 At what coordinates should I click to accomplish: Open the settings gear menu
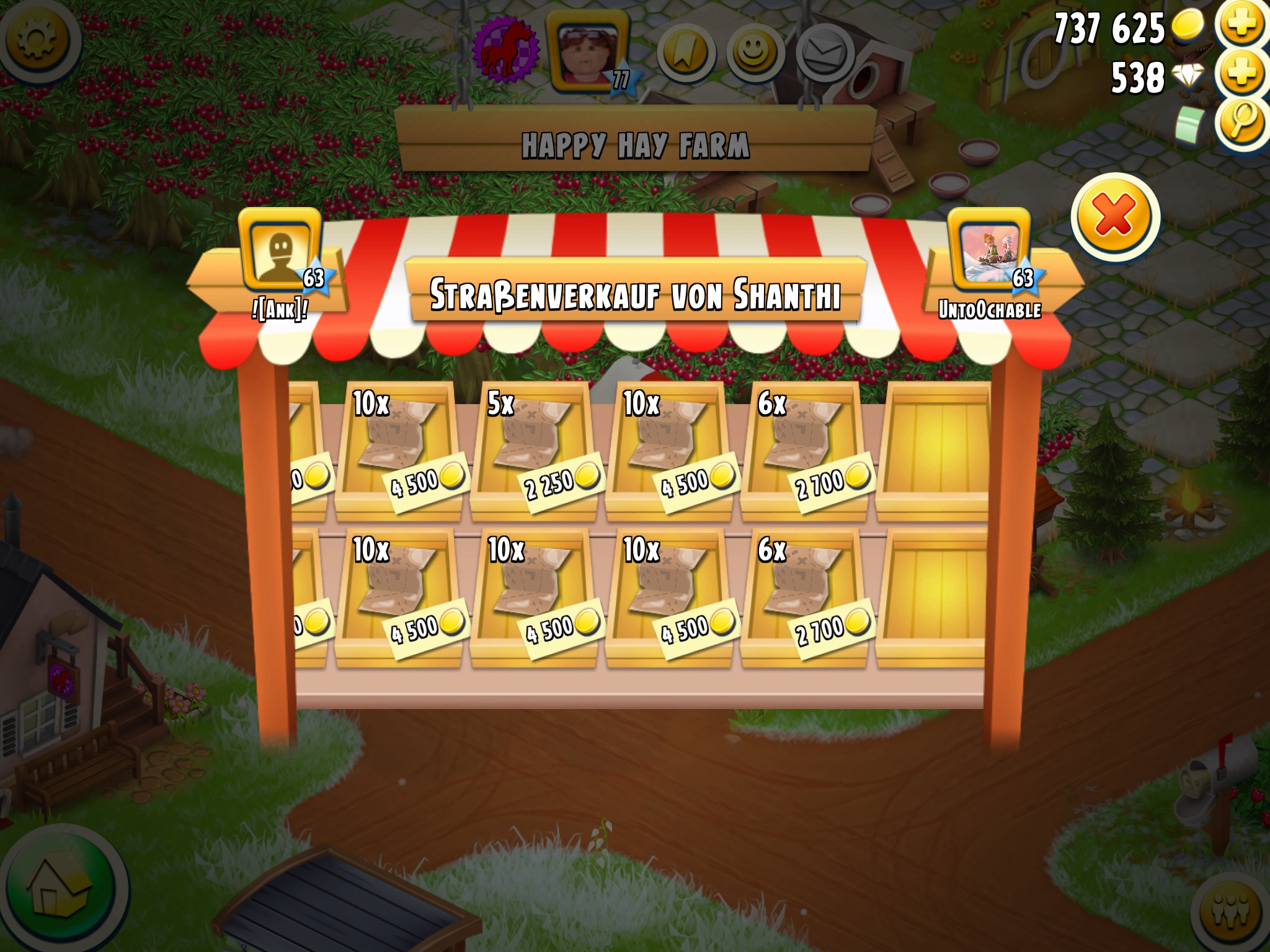[37, 38]
